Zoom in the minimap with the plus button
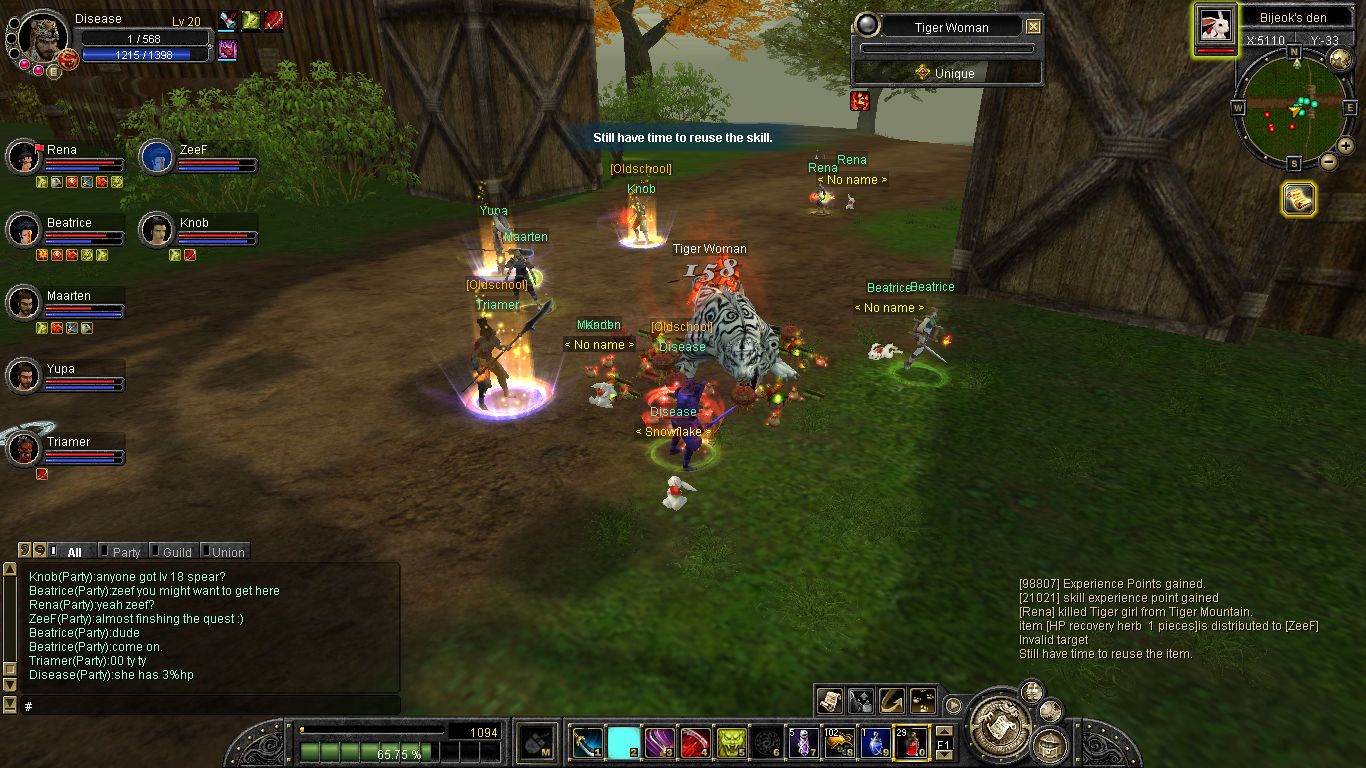Screen dimensions: 1366x768 coord(1345,147)
